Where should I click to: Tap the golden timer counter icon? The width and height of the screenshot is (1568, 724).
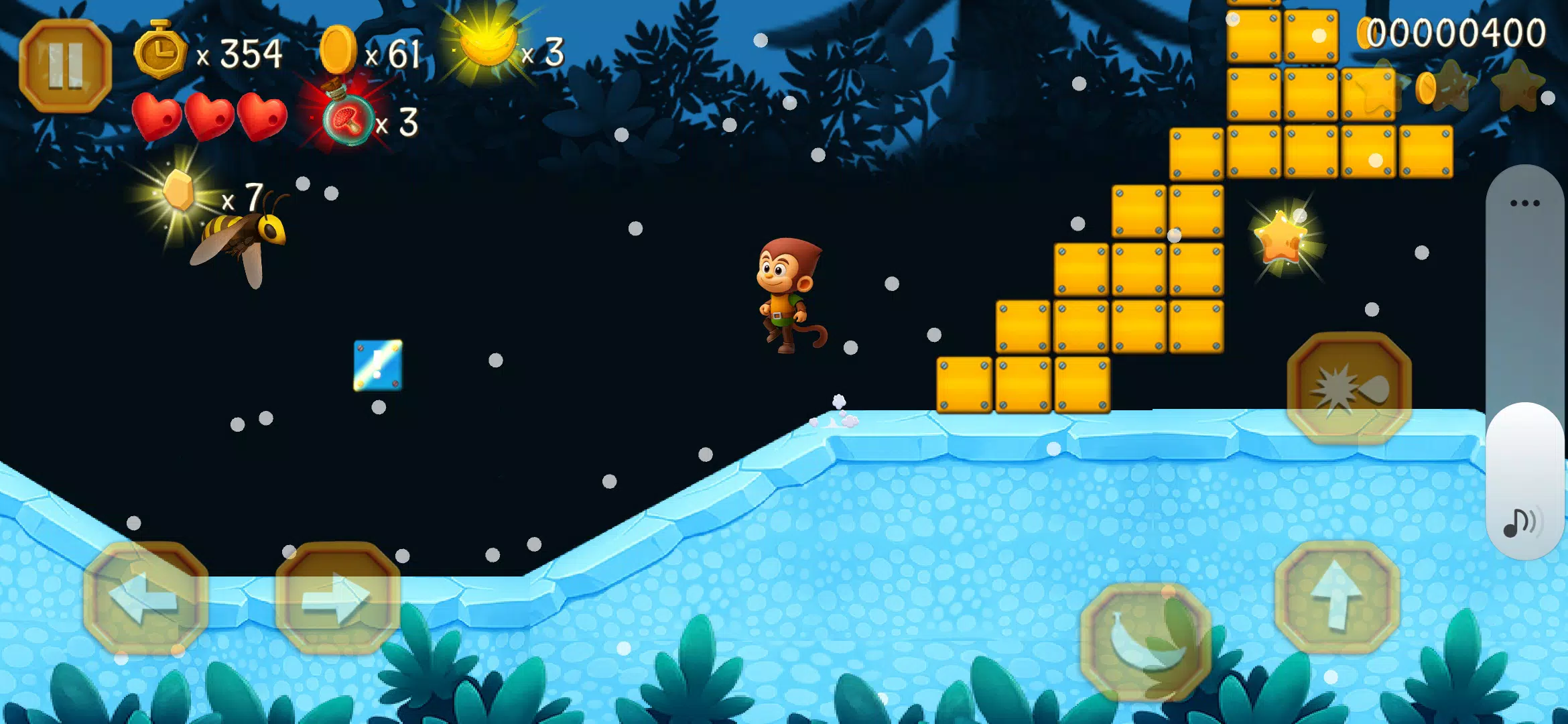[x=161, y=52]
